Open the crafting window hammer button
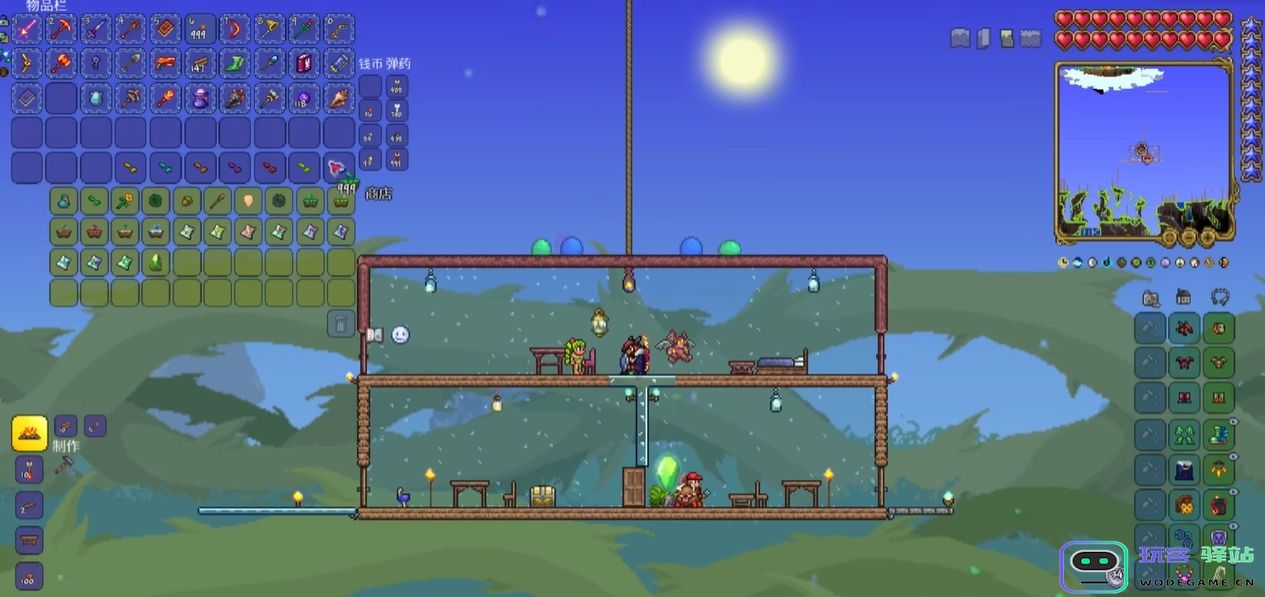The height and width of the screenshot is (597, 1265). coord(65,465)
